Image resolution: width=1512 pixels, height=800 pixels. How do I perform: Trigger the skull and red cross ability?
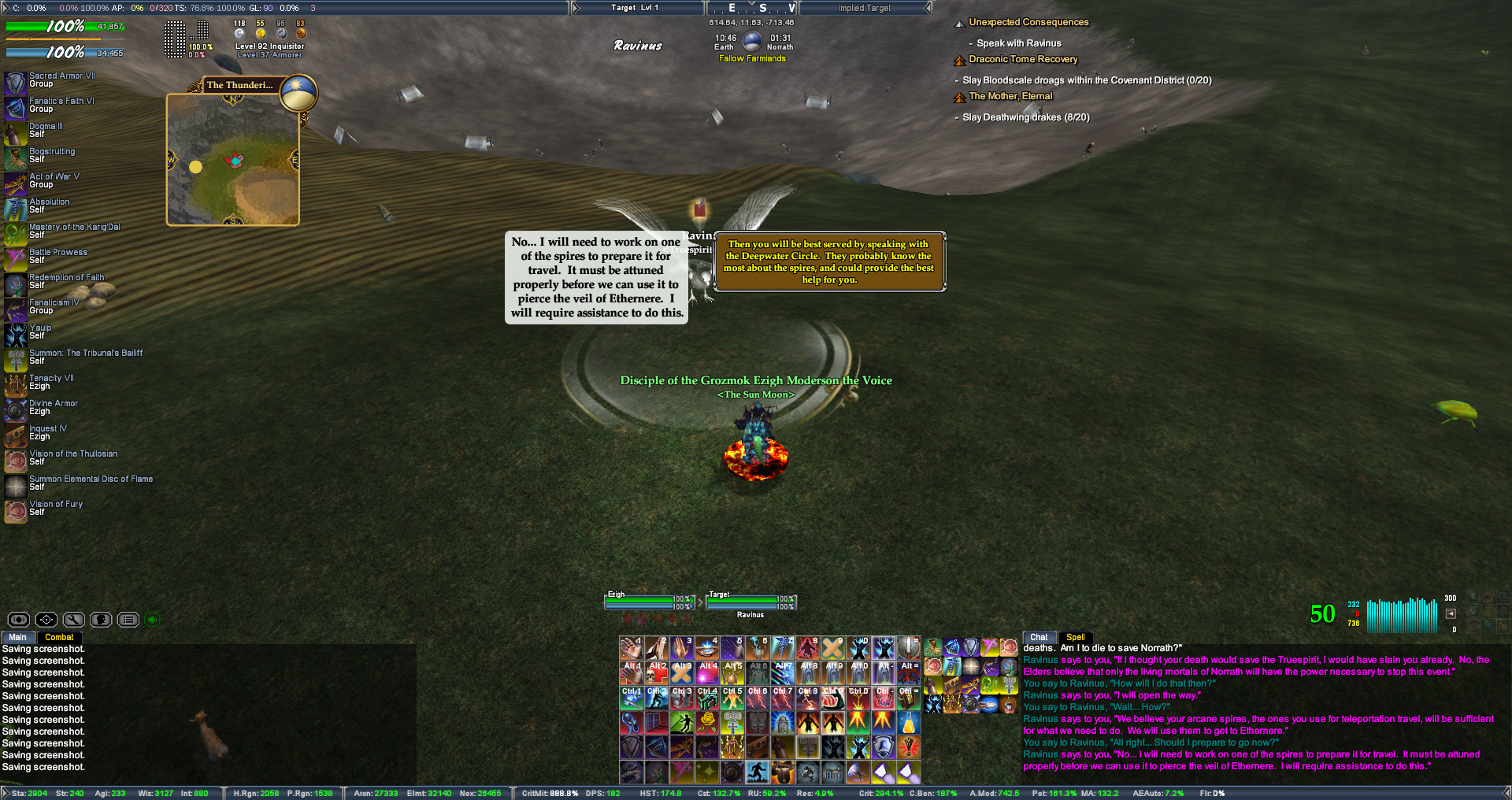point(657,672)
